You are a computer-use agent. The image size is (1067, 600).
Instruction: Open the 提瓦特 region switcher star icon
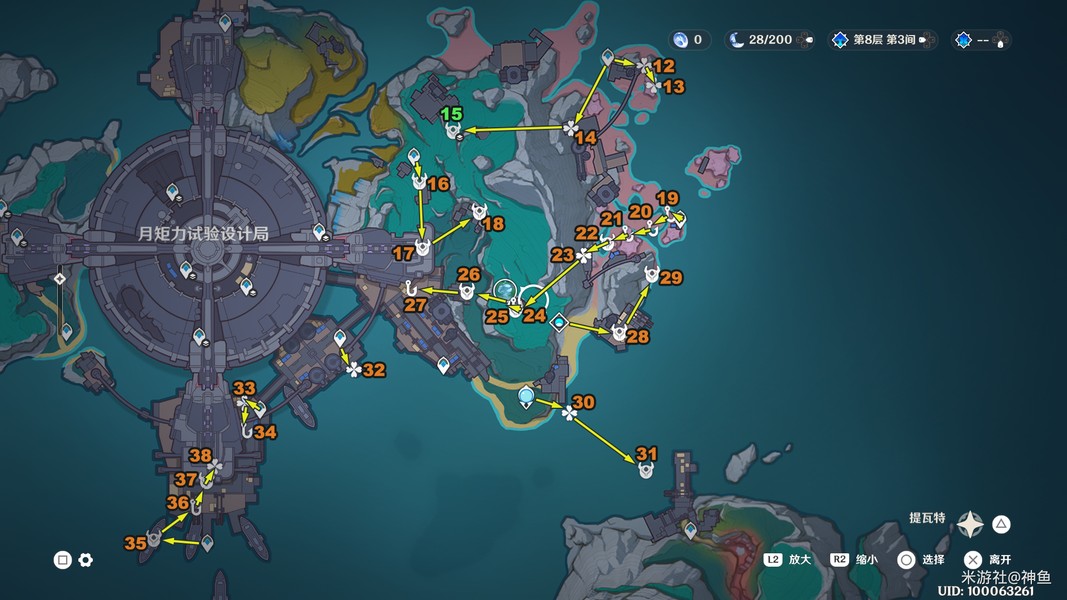click(x=970, y=524)
